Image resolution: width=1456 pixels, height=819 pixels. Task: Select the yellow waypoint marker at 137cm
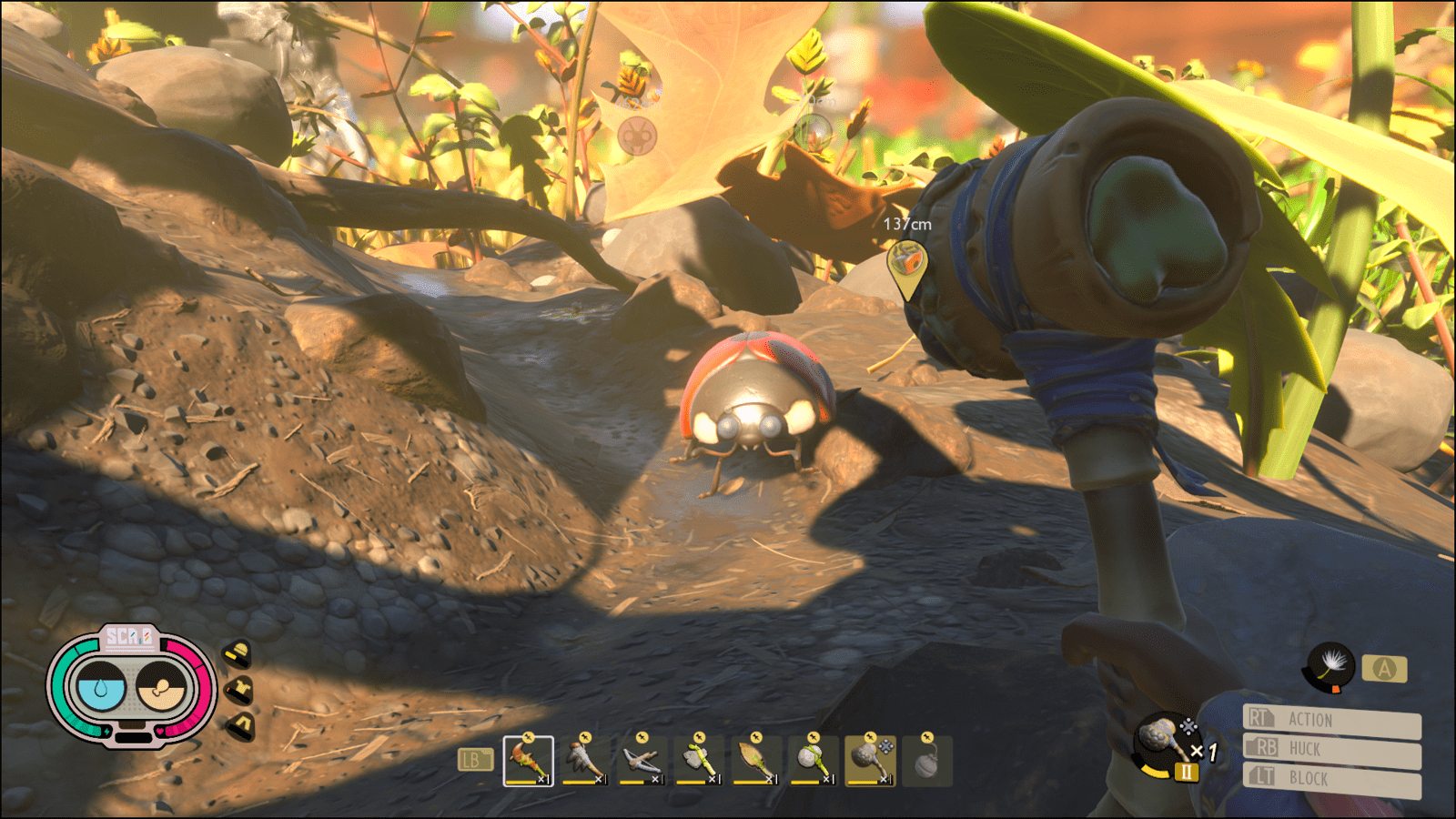pos(906,265)
